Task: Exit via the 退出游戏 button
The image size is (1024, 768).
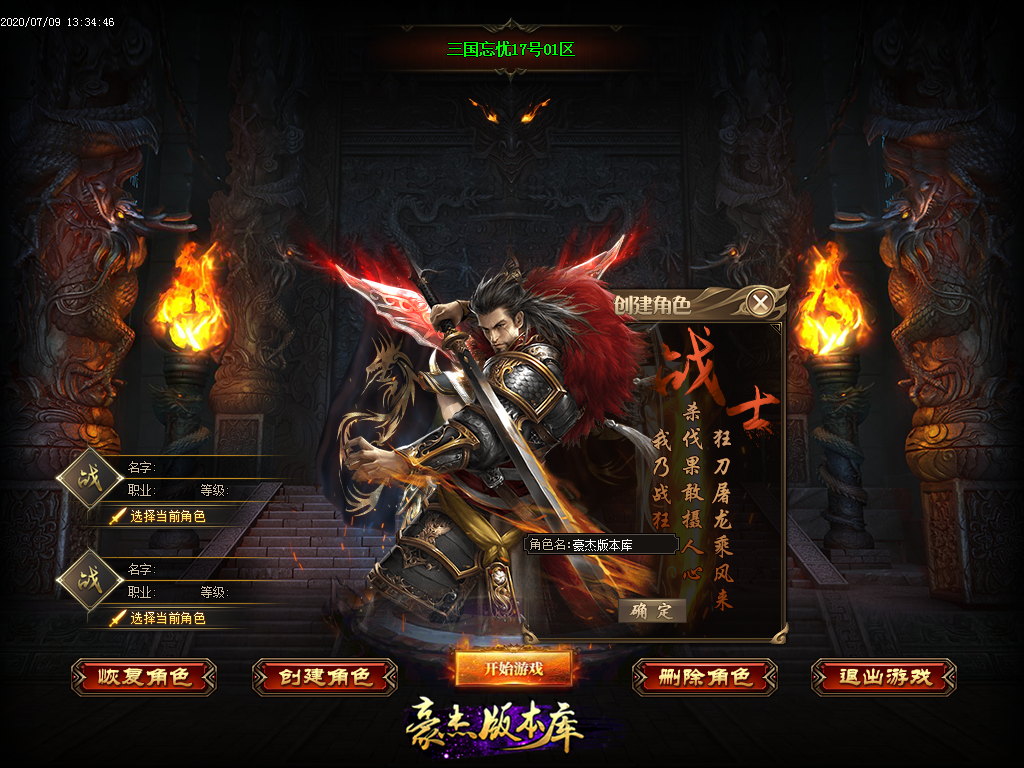Action: coord(884,677)
